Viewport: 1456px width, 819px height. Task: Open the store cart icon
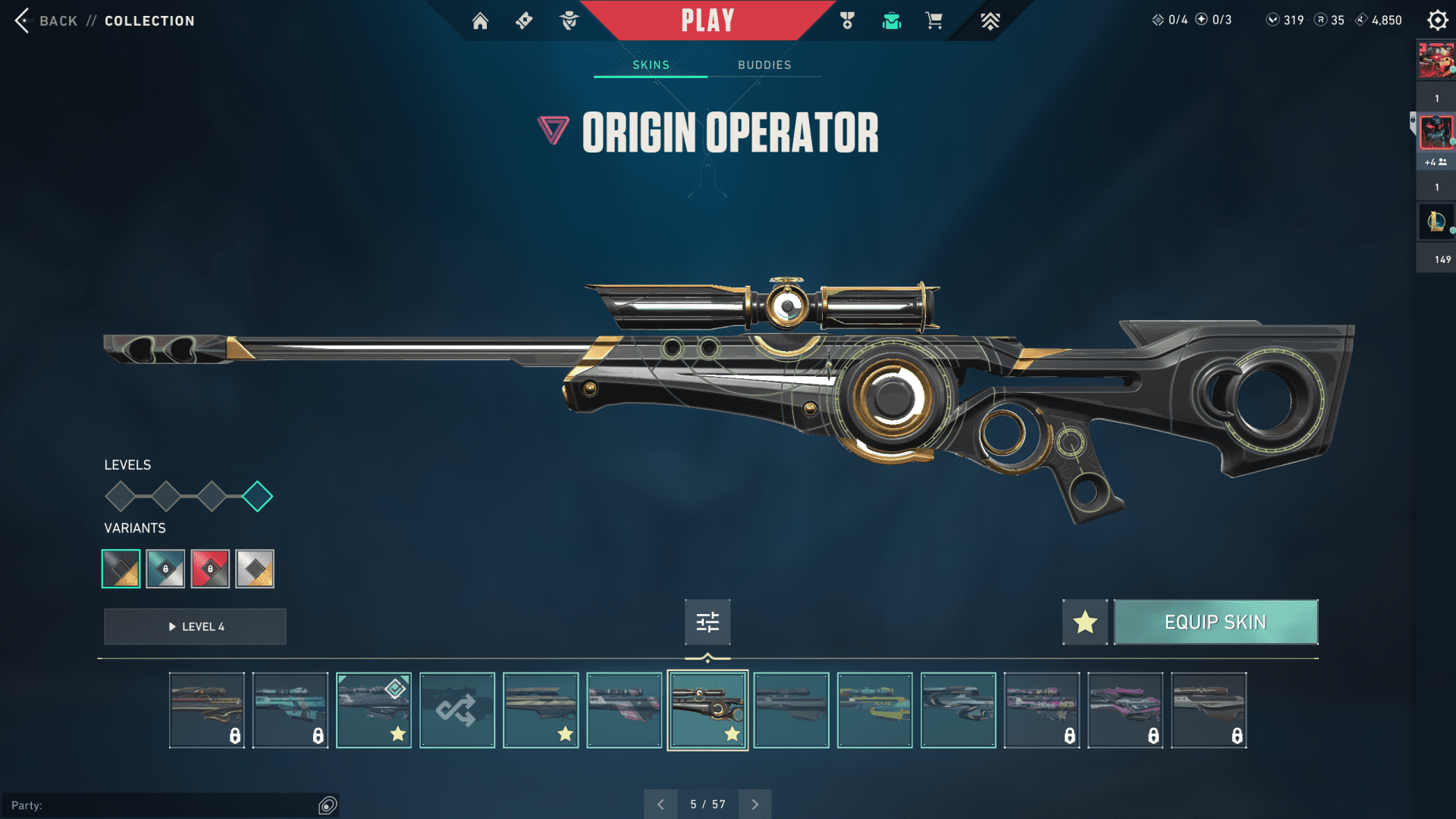(934, 20)
